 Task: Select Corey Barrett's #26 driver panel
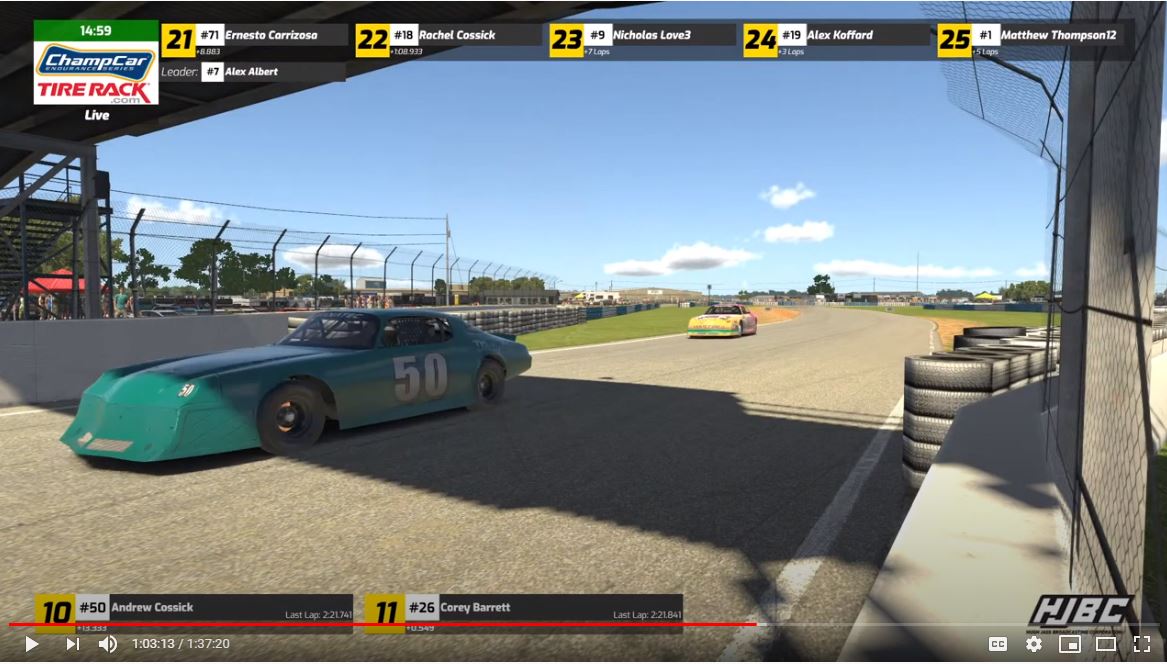pos(523,612)
